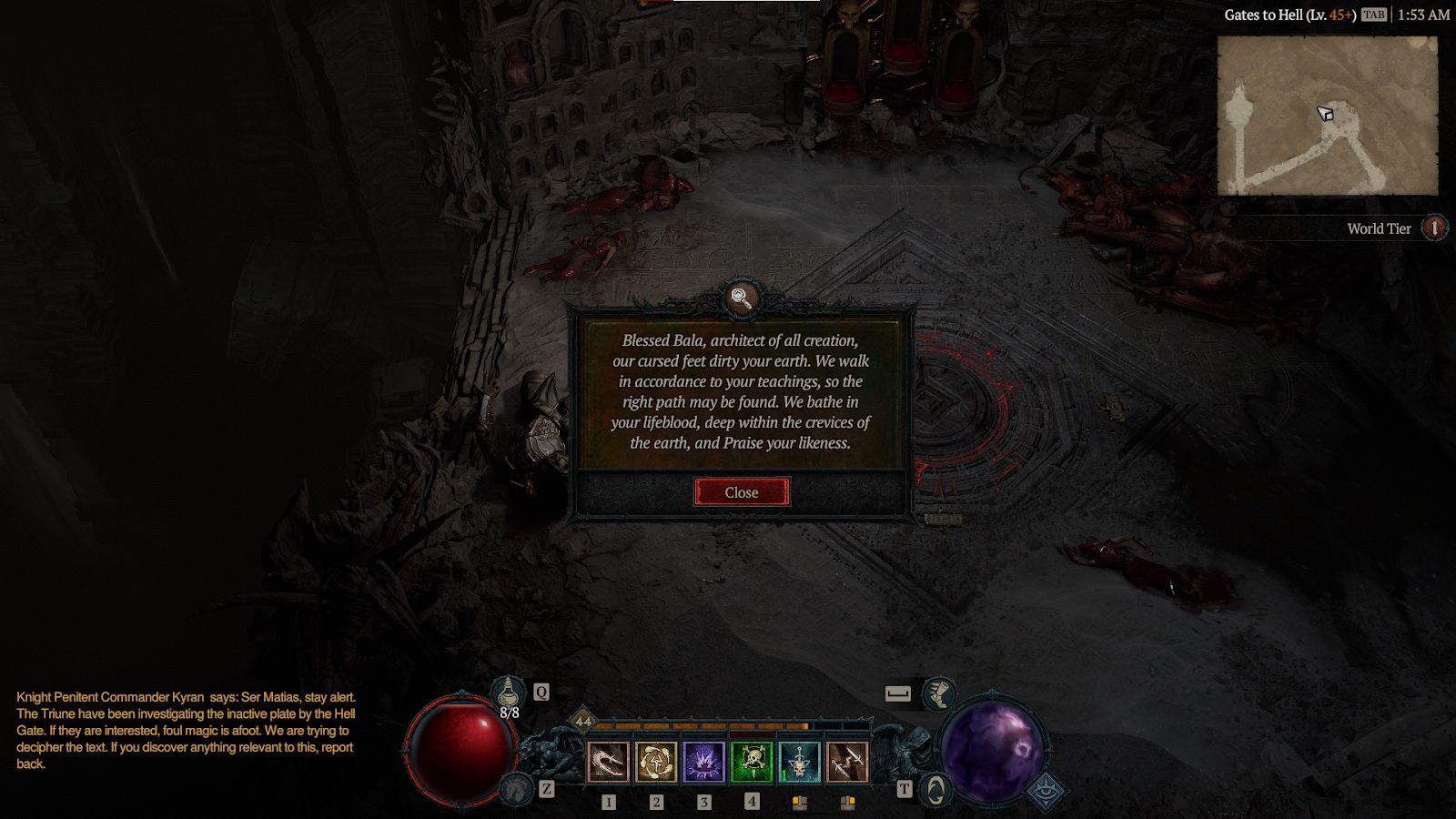Click the level 44 experience badge
This screenshot has width=1456, height=819.
tap(582, 722)
